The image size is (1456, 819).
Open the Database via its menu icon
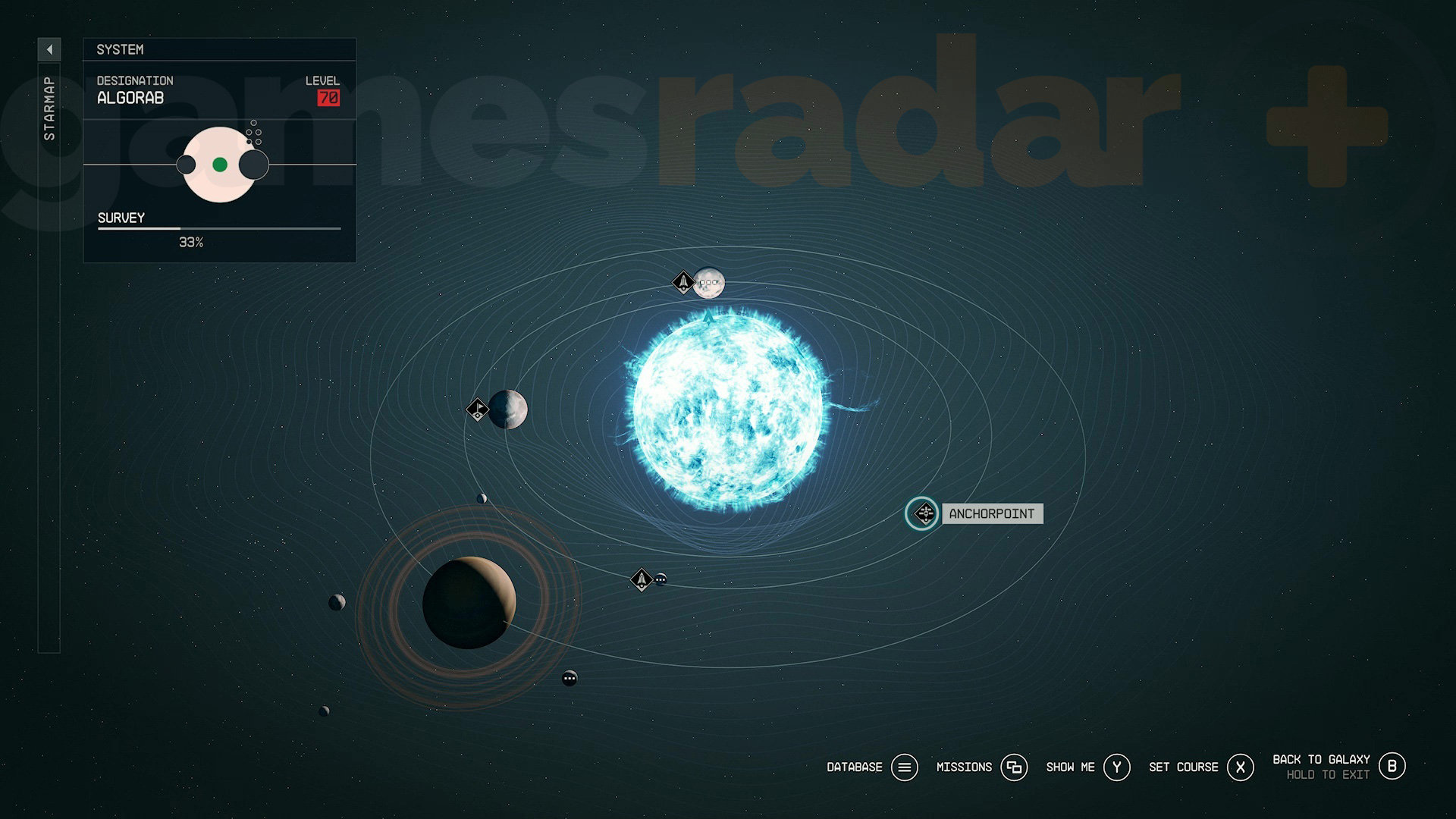pyautogui.click(x=904, y=767)
